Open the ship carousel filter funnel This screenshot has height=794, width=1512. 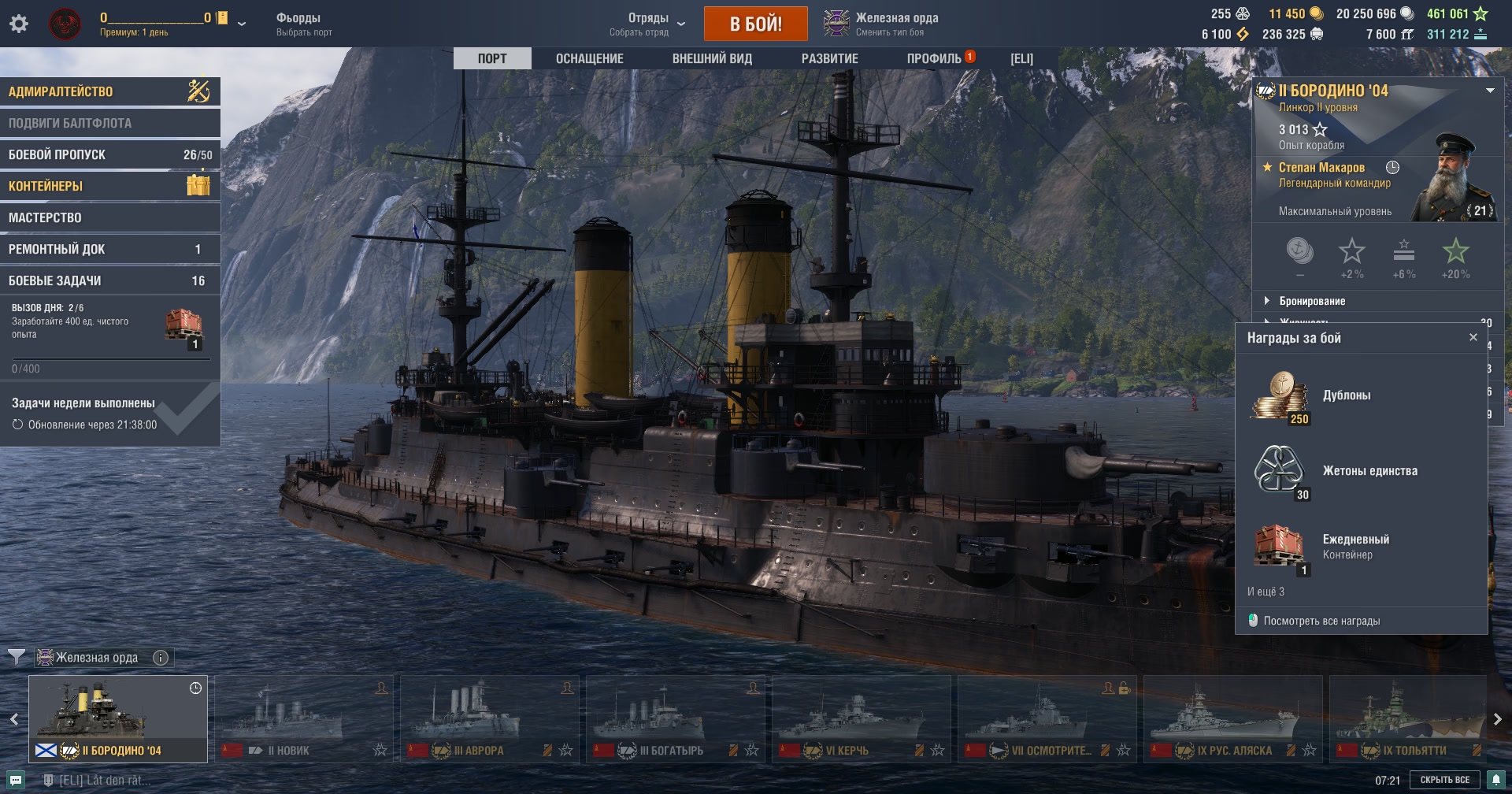(16, 656)
